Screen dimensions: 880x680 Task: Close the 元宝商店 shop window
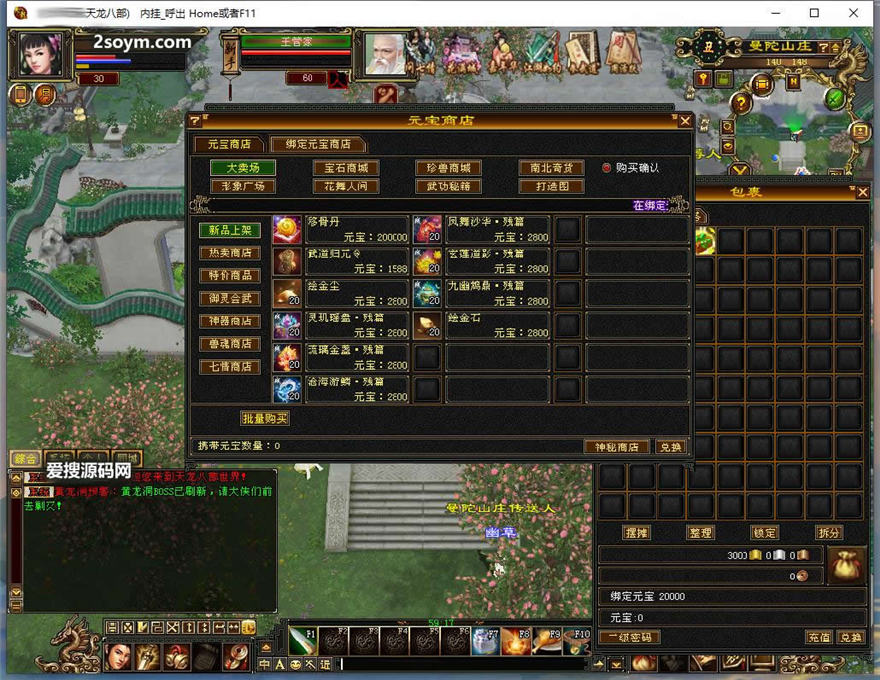click(685, 121)
